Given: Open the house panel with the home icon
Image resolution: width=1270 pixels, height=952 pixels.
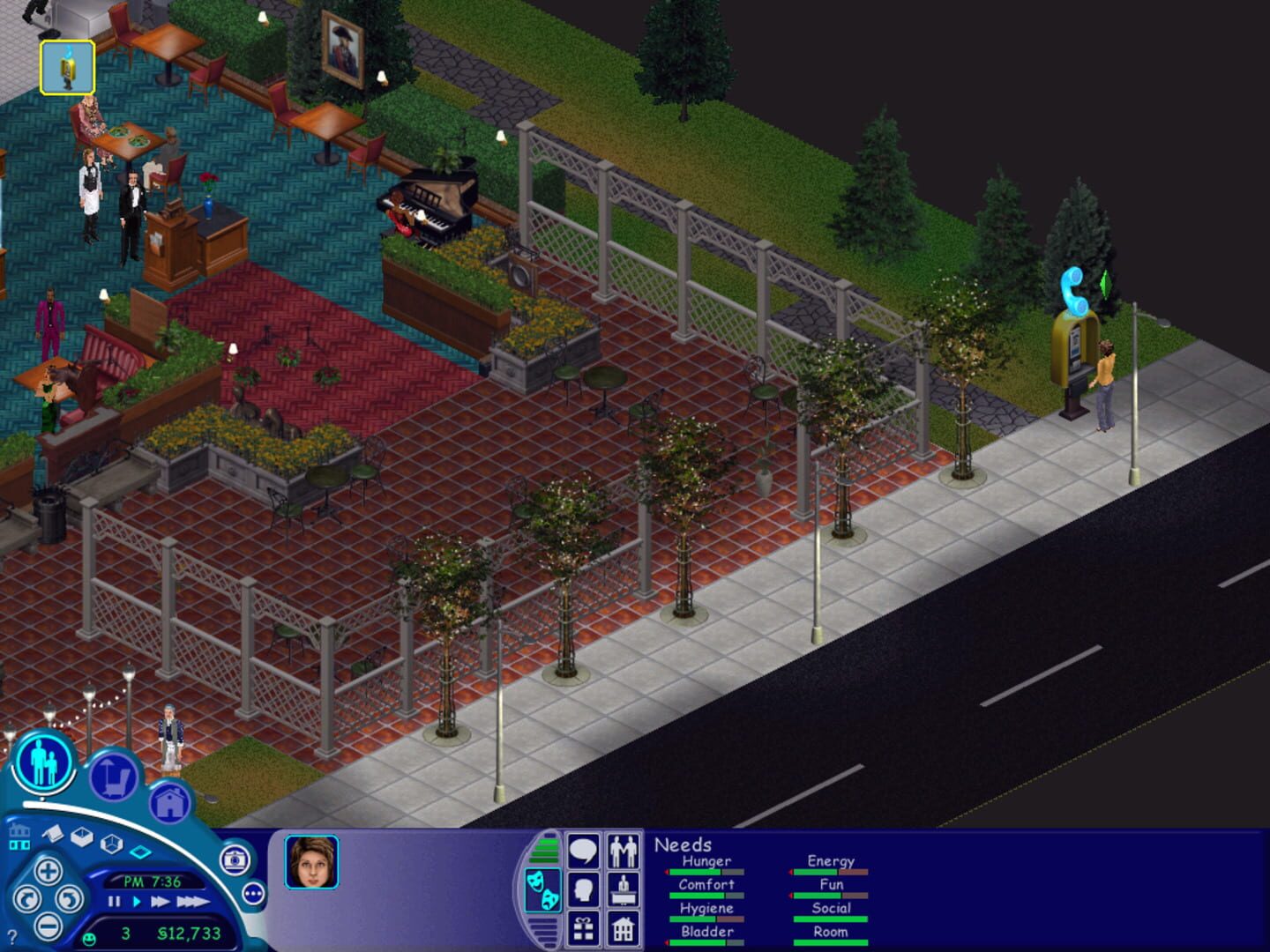Looking at the screenshot, I should tap(624, 927).
